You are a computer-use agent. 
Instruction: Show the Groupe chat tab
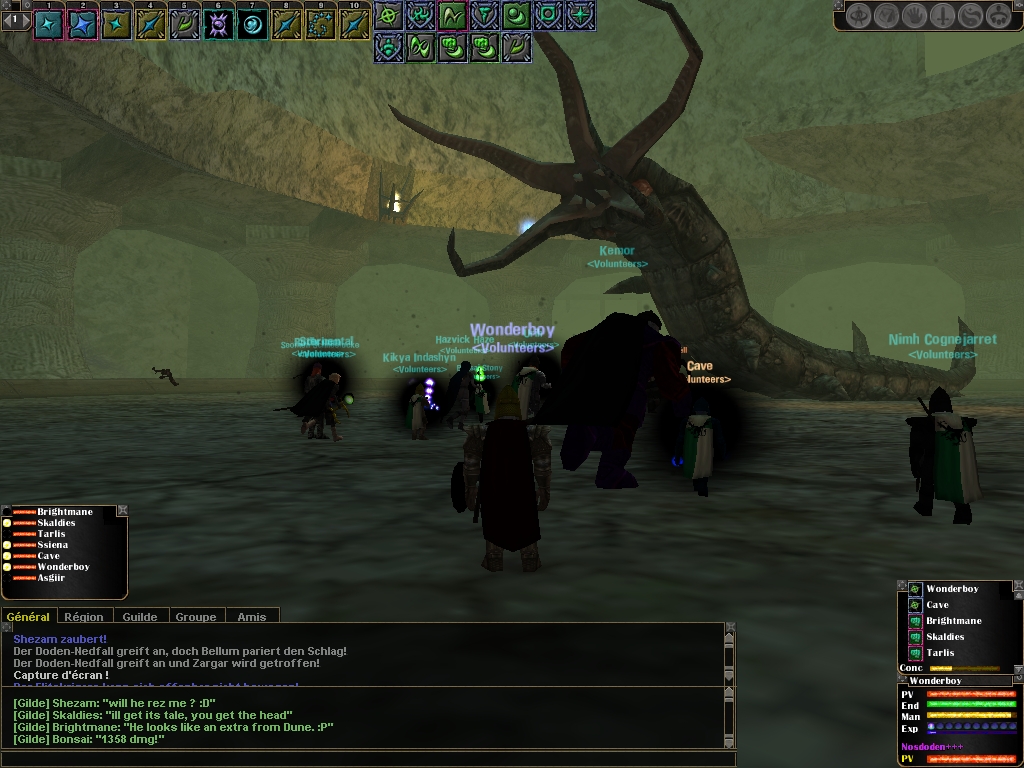click(196, 617)
